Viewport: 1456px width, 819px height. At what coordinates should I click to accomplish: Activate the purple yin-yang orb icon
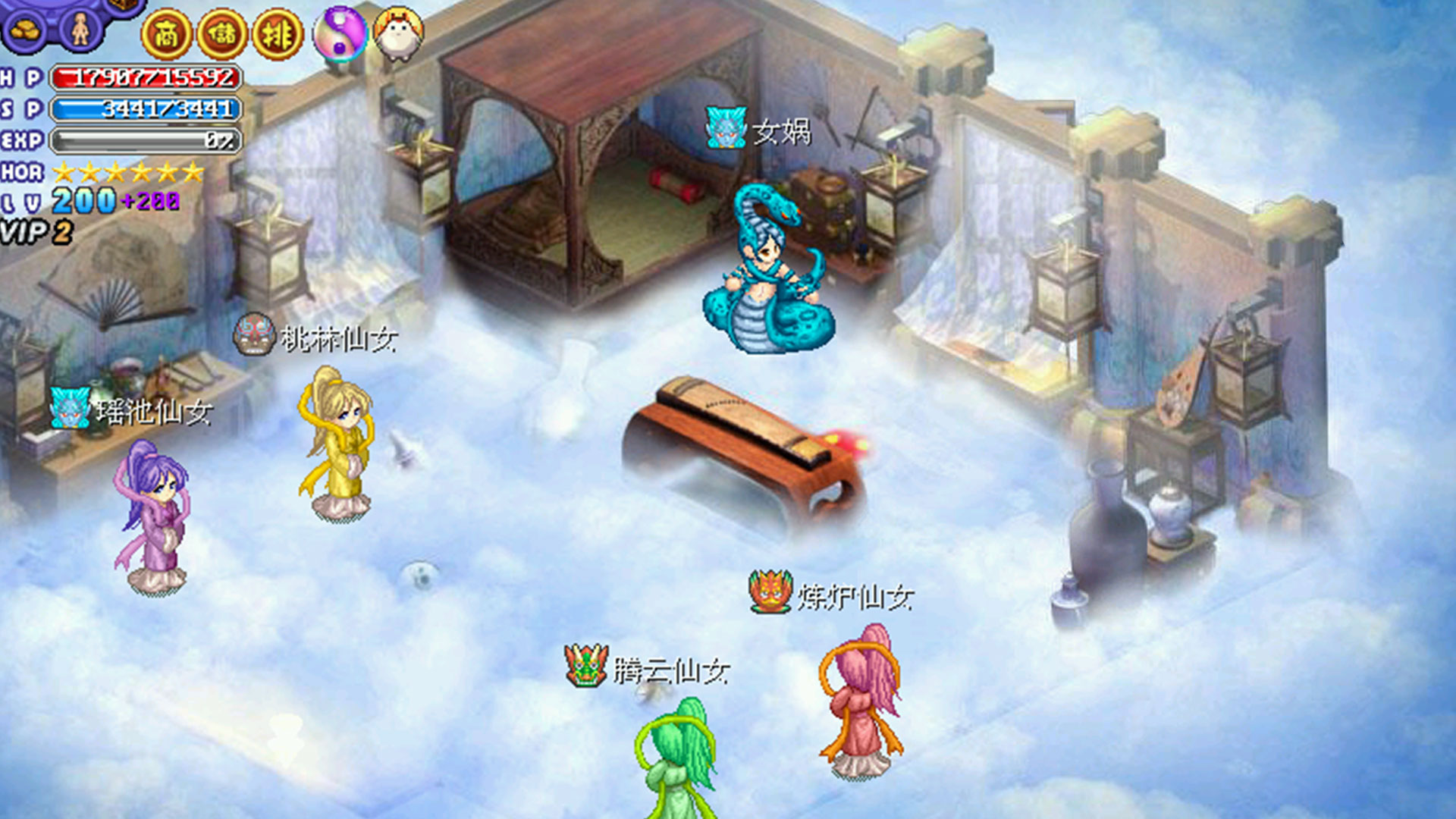click(340, 34)
